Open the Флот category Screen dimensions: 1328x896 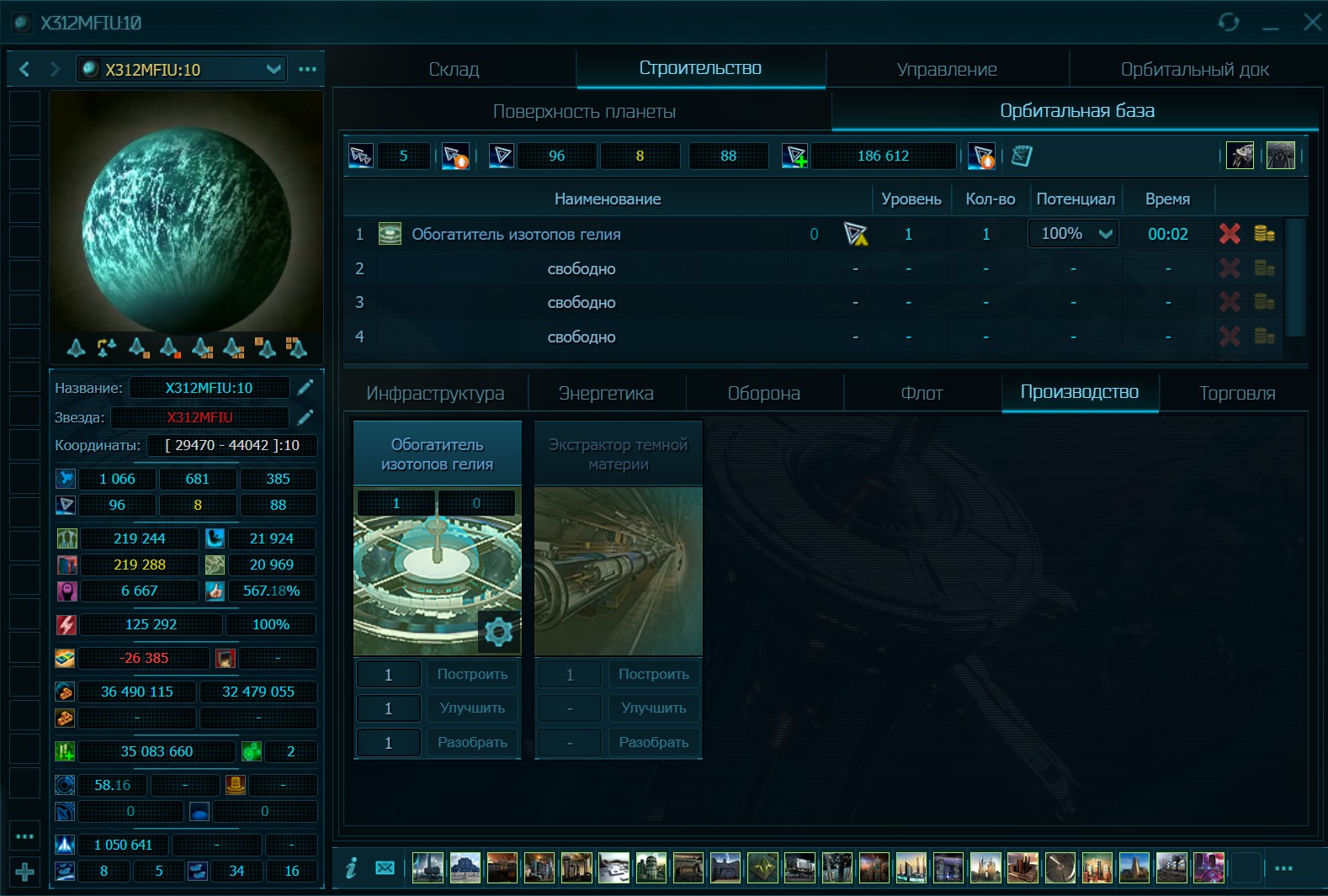click(x=922, y=393)
